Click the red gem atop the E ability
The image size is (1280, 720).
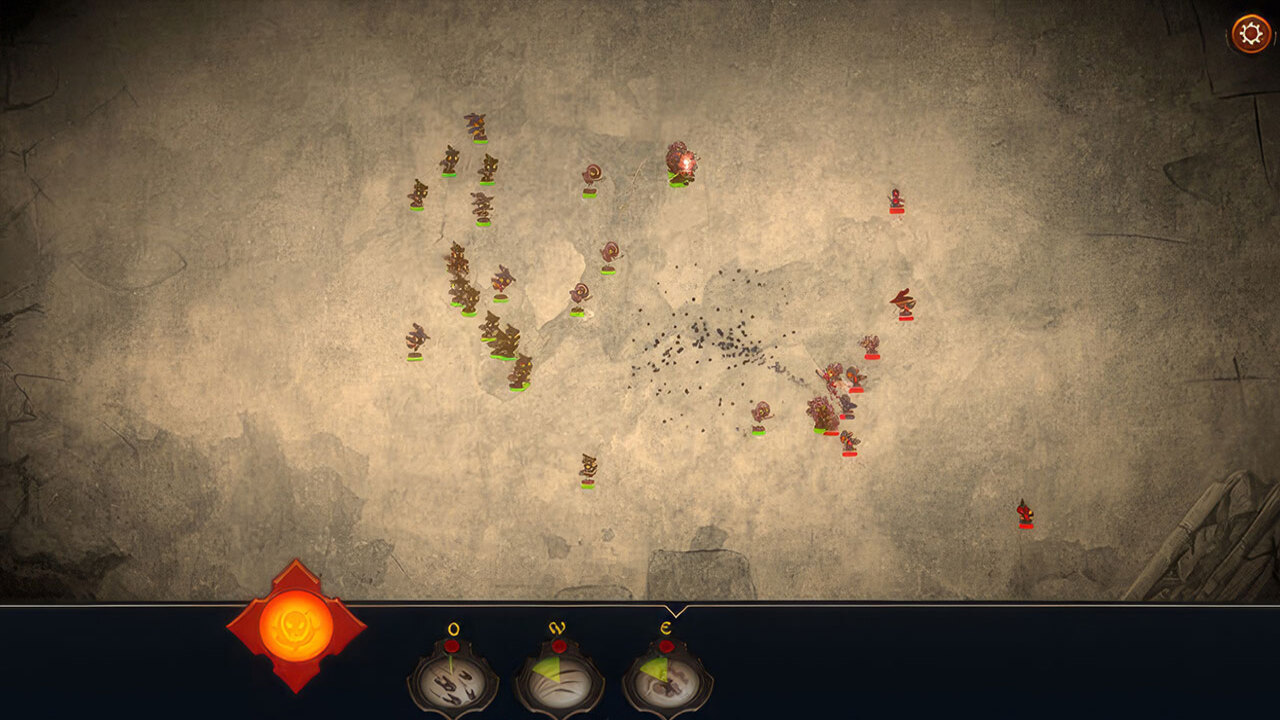pyautogui.click(x=667, y=647)
